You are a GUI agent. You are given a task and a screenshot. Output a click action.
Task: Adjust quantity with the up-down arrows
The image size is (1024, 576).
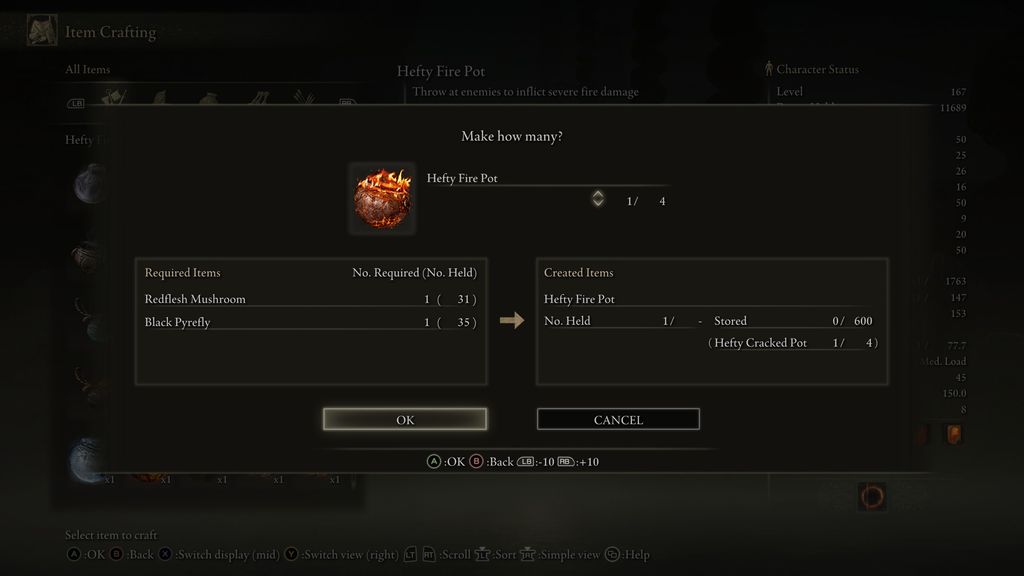[598, 199]
